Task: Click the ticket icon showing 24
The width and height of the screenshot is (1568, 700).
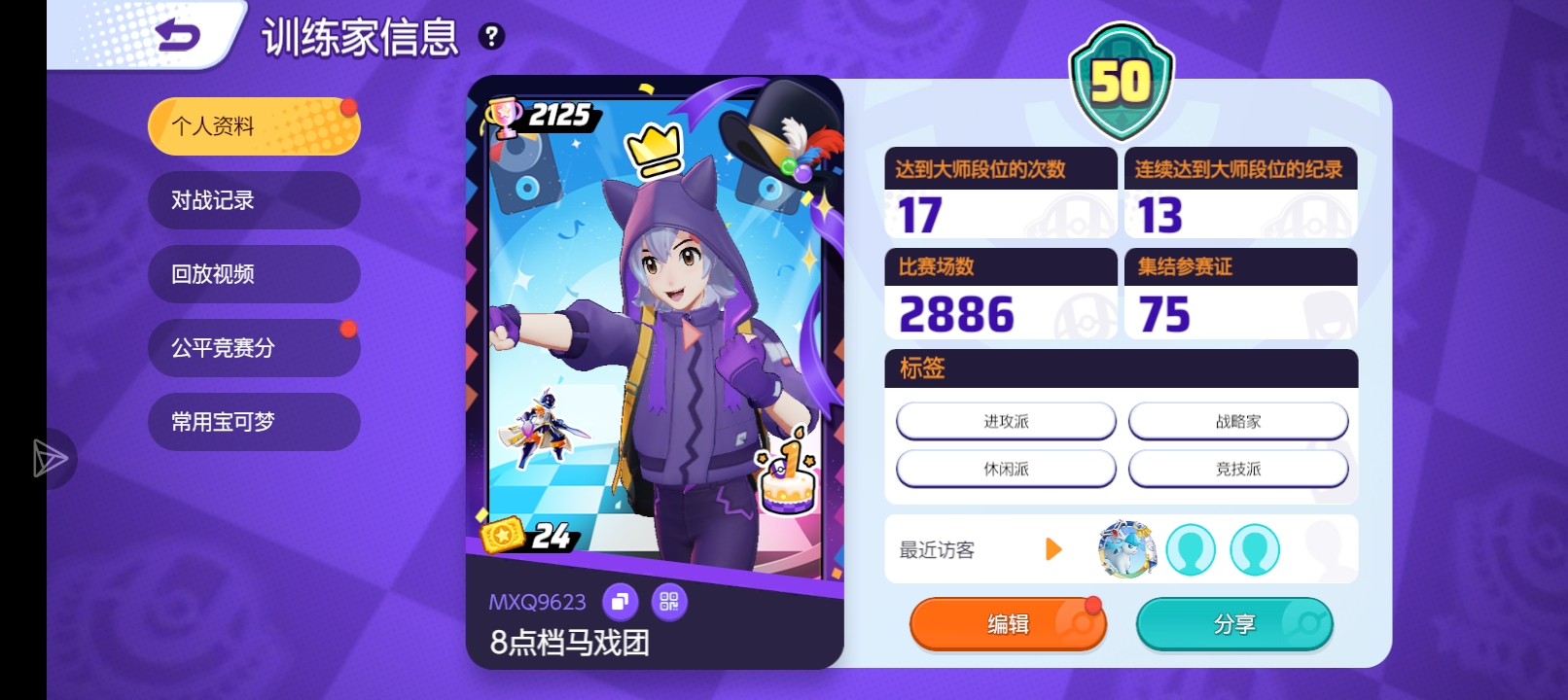Action: 503,535
